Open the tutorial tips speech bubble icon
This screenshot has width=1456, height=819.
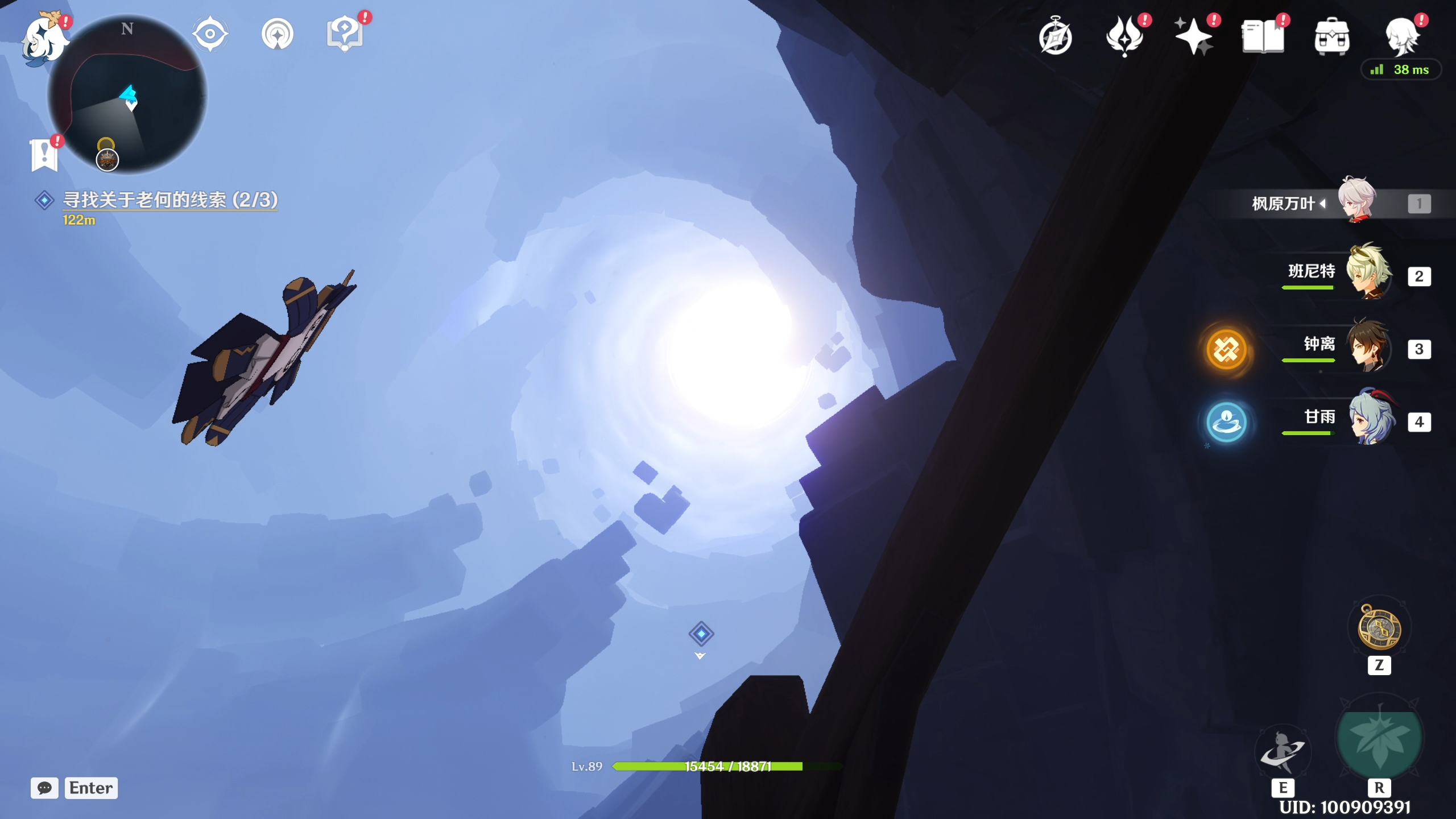click(x=345, y=34)
